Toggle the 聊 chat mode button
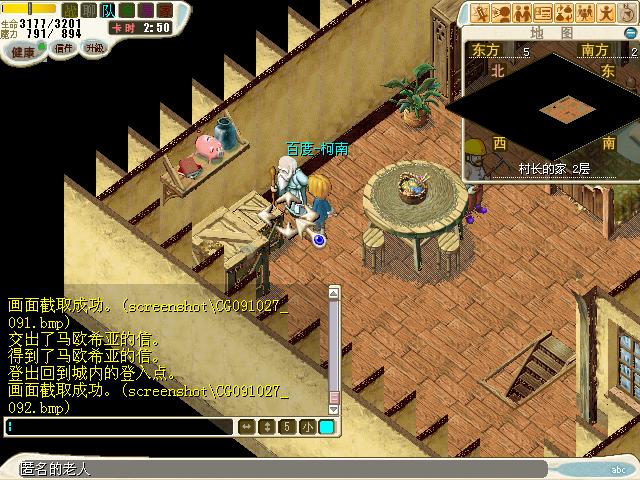 pos(88,10)
